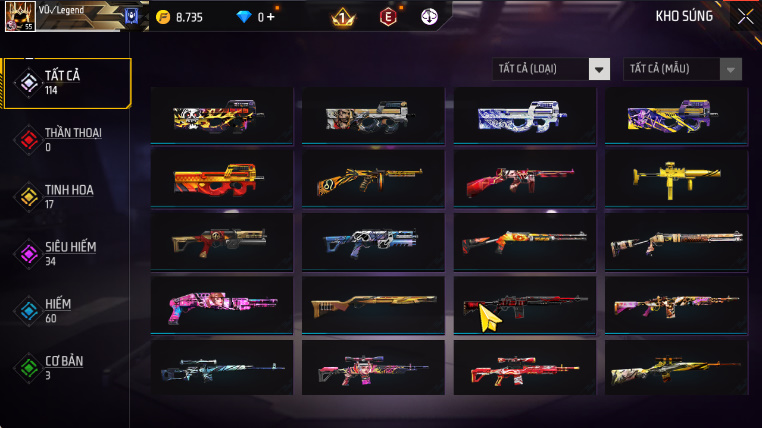
Task: Pick the orange-red P90 skin
Action: [221, 180]
